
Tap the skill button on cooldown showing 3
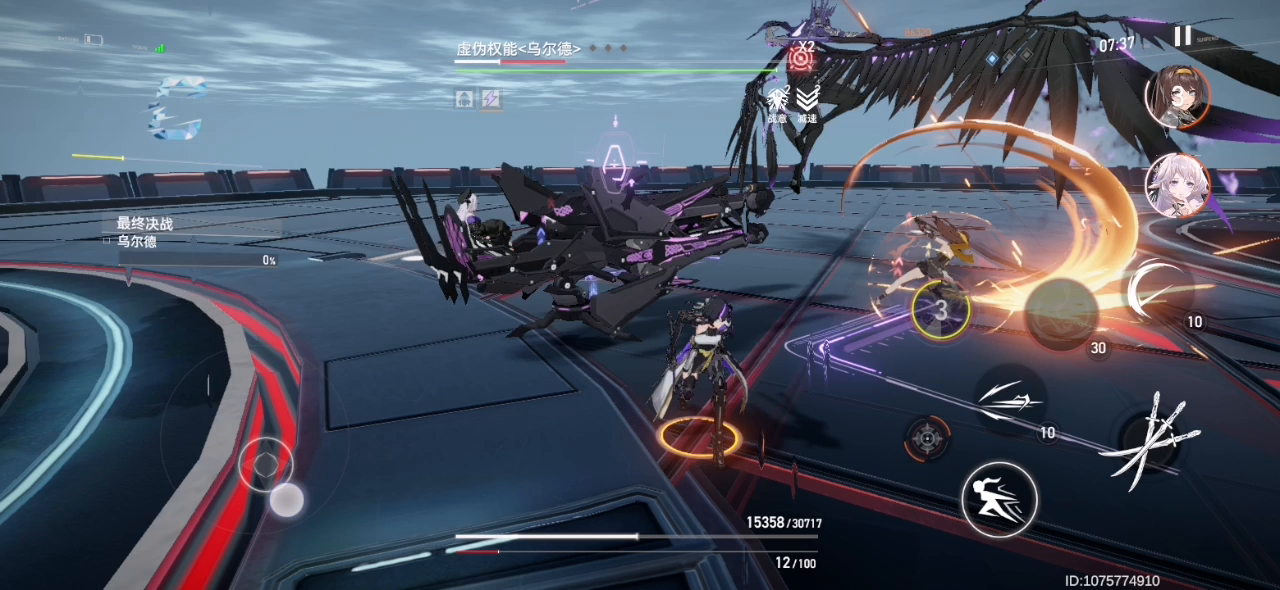(941, 309)
